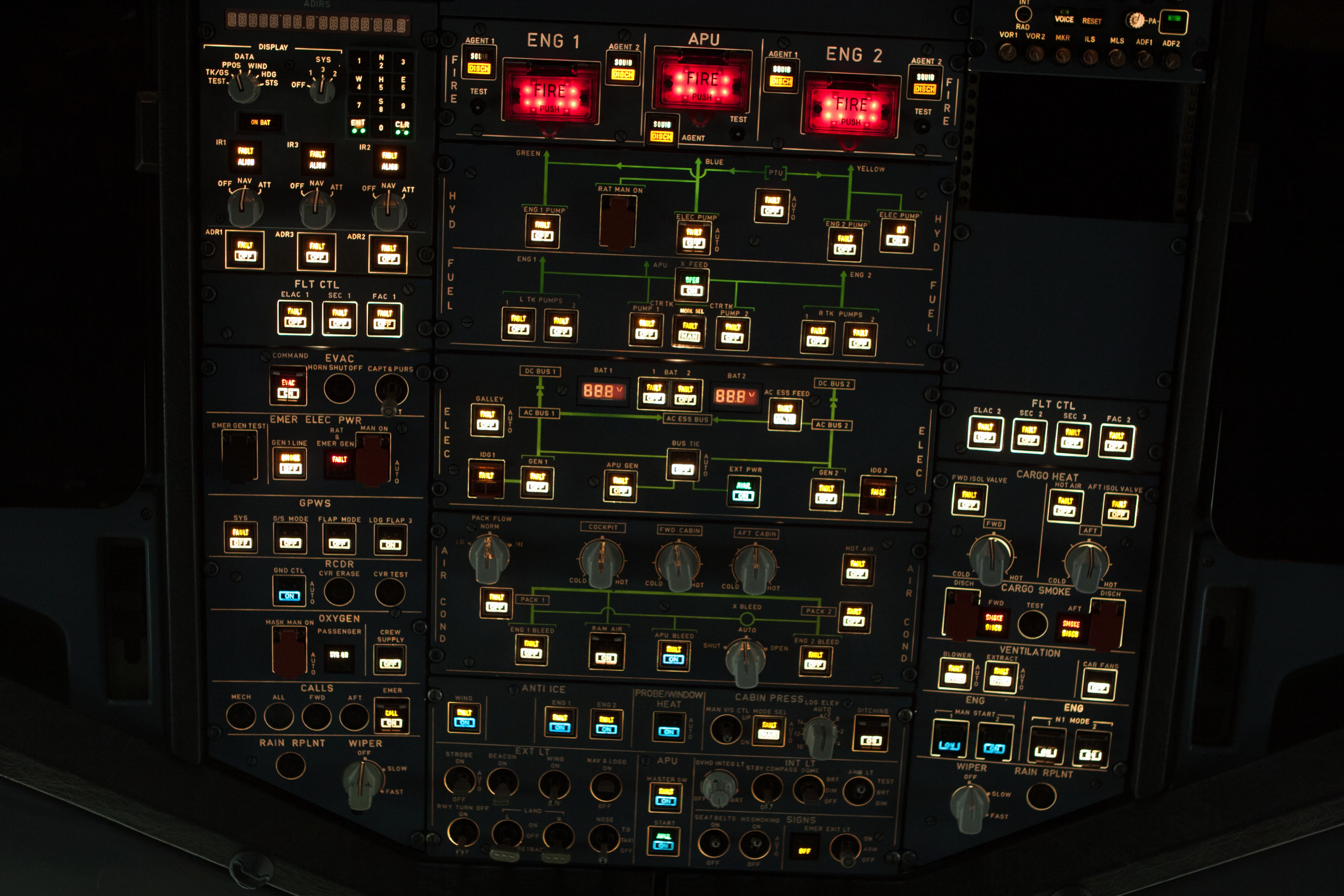Switch the APU BLEED button
This screenshot has height=896, width=1344.
click(674, 654)
